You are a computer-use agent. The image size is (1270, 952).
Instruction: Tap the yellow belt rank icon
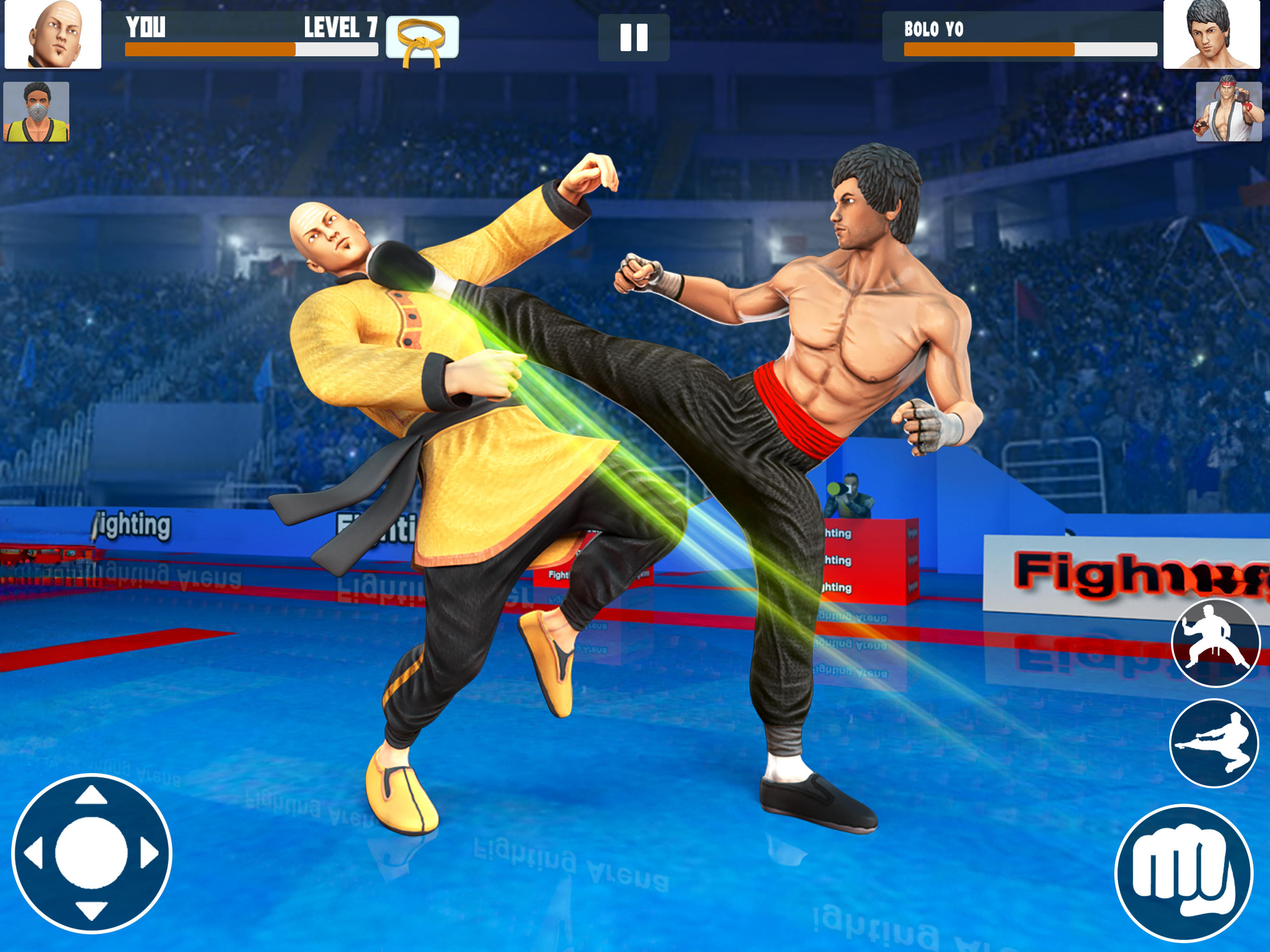(x=423, y=37)
